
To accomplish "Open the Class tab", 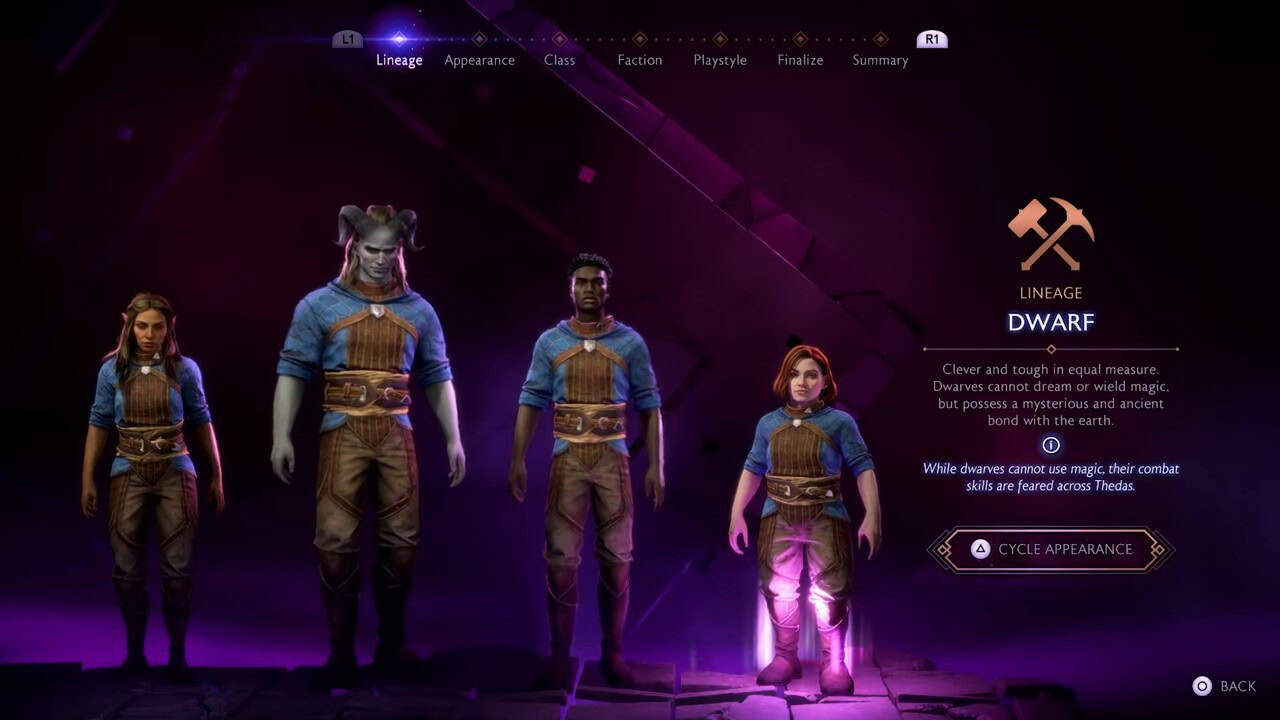I will tap(559, 60).
